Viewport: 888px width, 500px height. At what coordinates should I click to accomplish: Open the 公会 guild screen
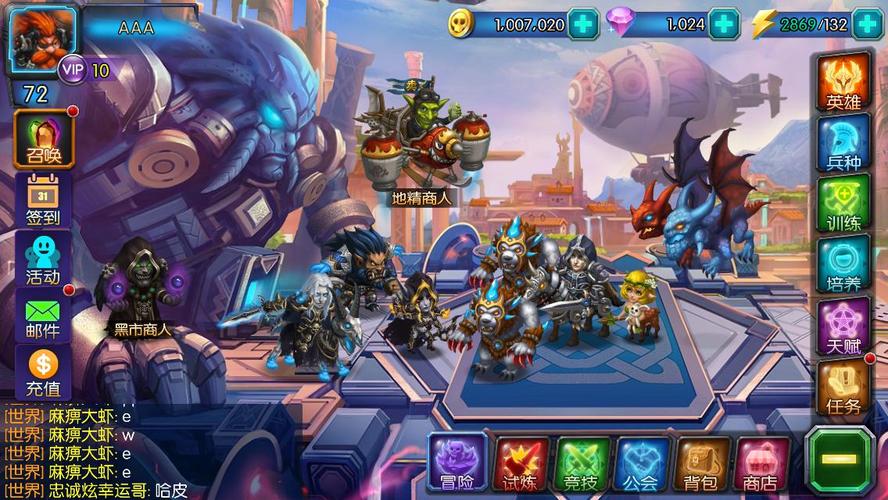point(642,464)
